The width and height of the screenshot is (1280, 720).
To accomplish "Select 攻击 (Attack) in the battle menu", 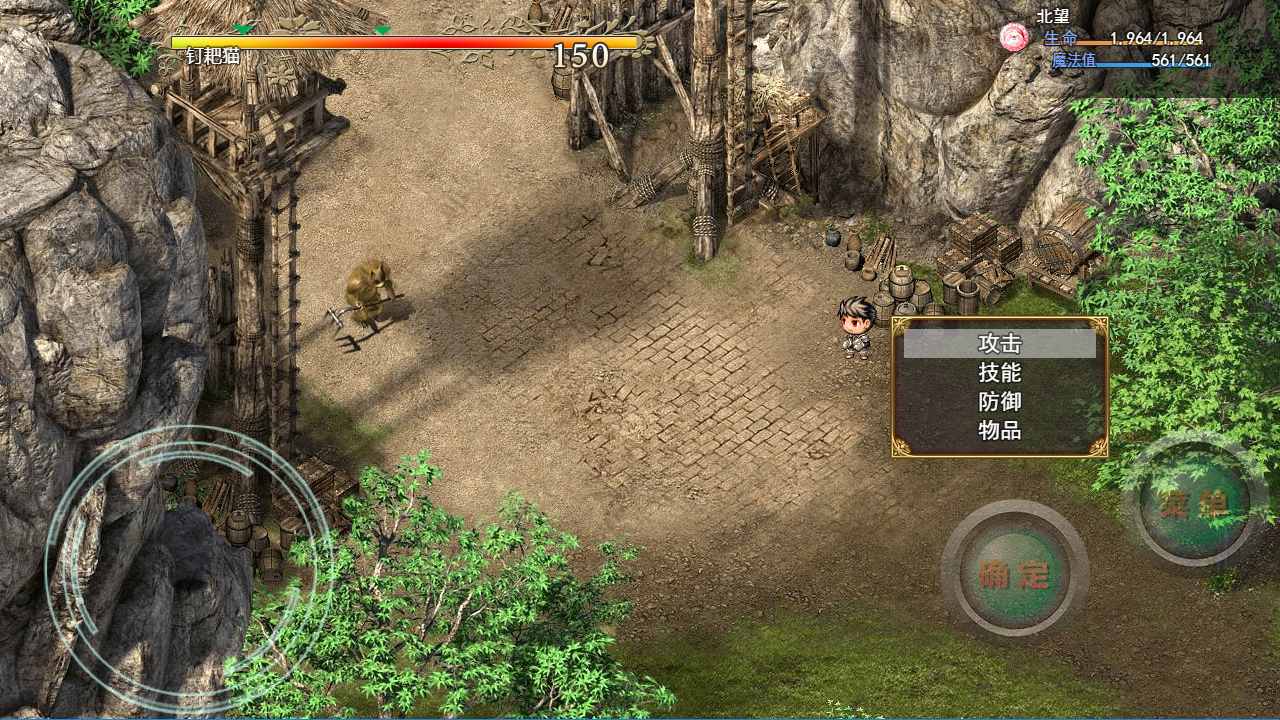I will coord(1000,344).
